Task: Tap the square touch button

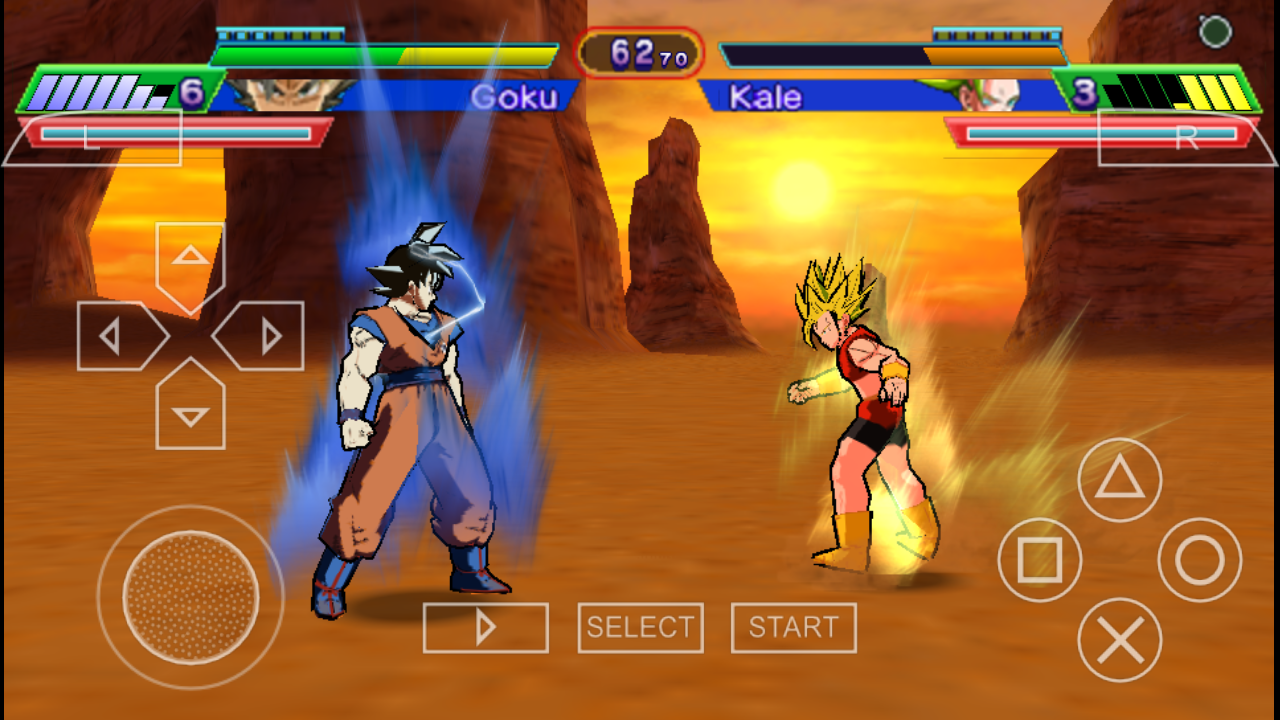Action: pos(1040,560)
